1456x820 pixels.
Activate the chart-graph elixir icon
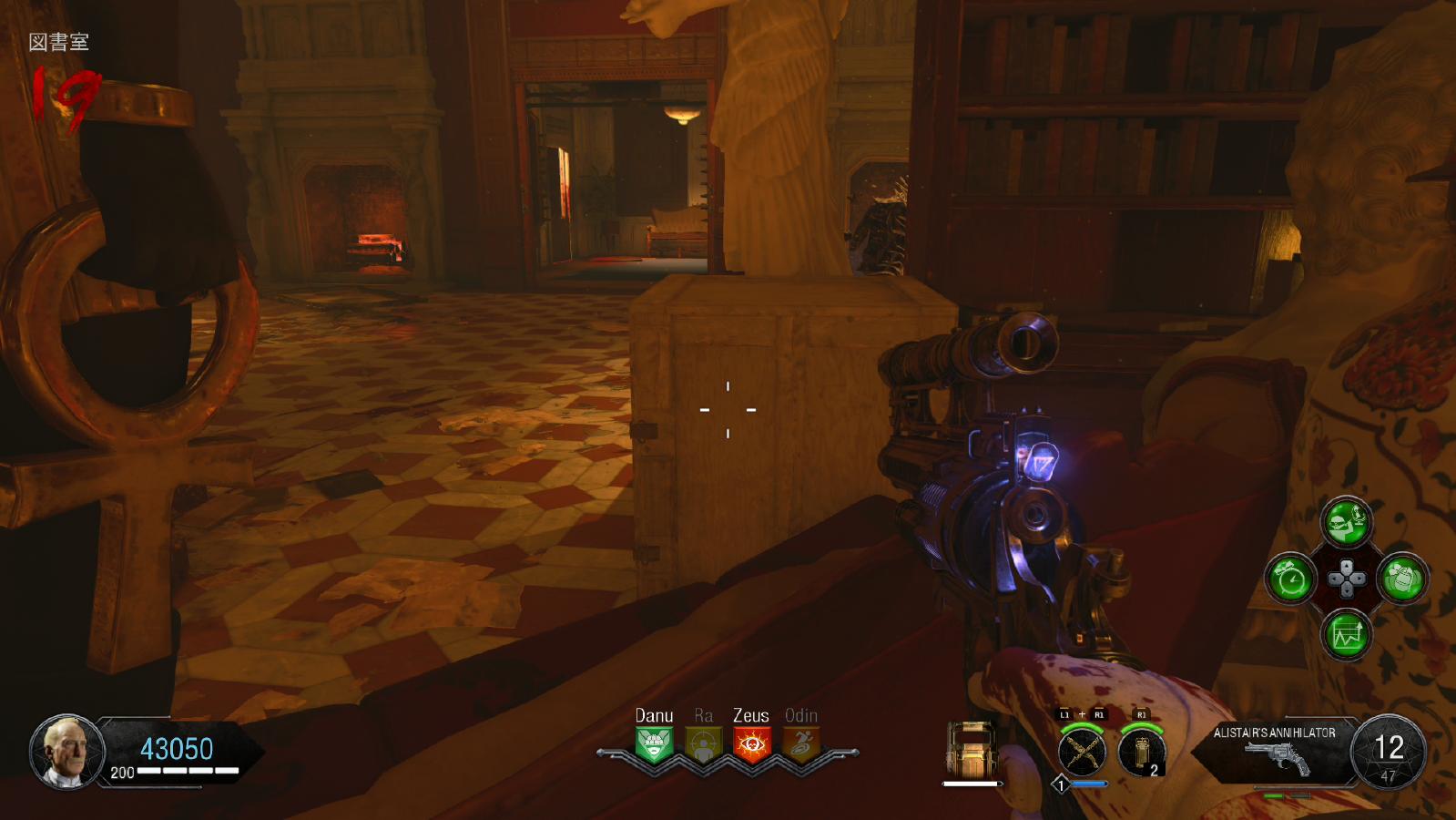click(1346, 634)
